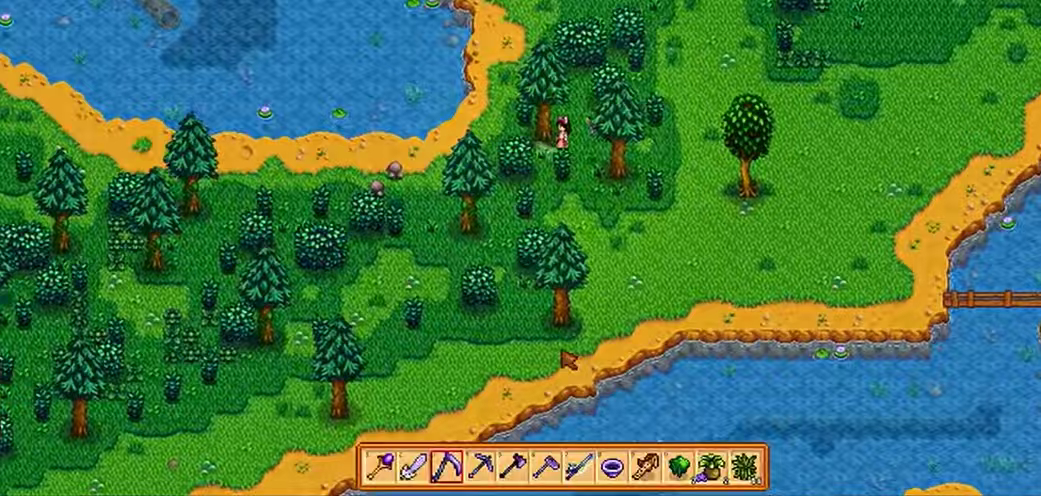Choose the pickaxe tool
The height and width of the screenshot is (496, 1041).
point(479,467)
